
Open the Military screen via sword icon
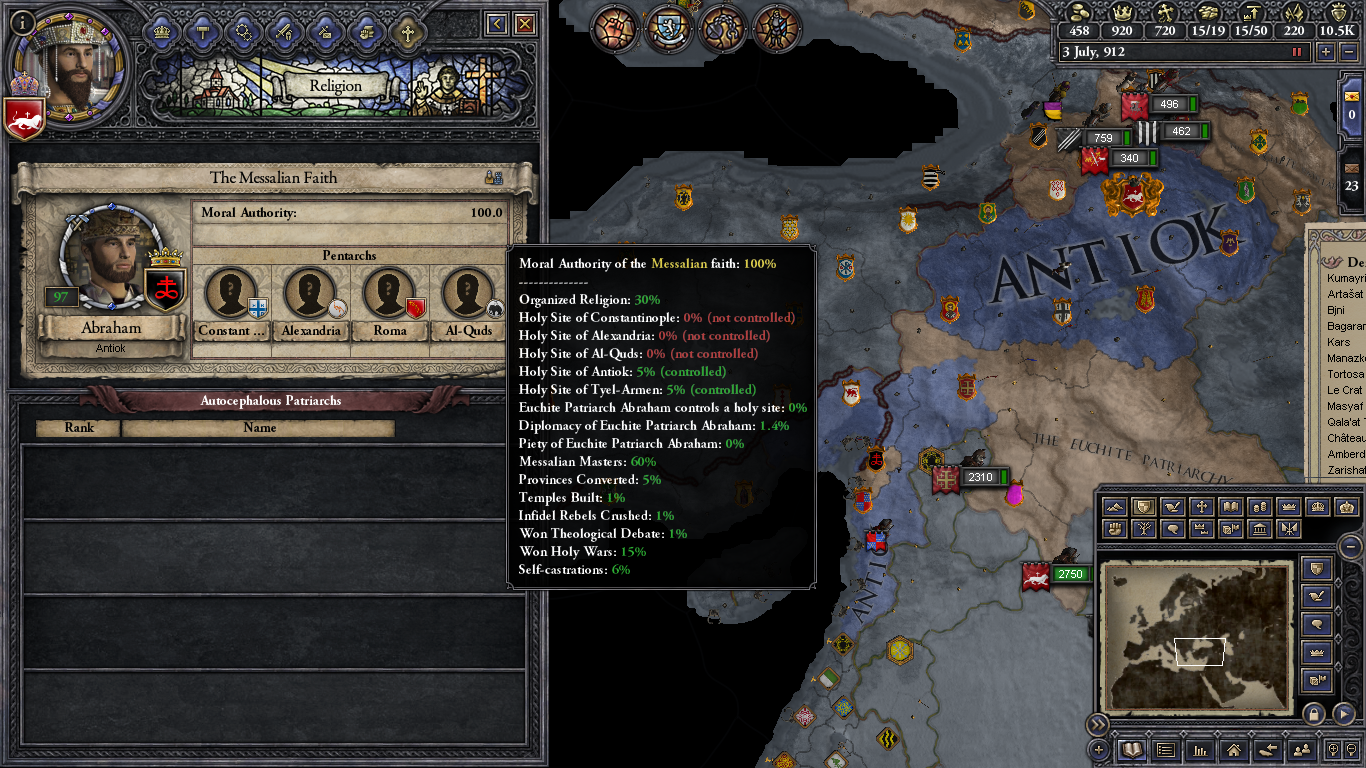pos(283,30)
